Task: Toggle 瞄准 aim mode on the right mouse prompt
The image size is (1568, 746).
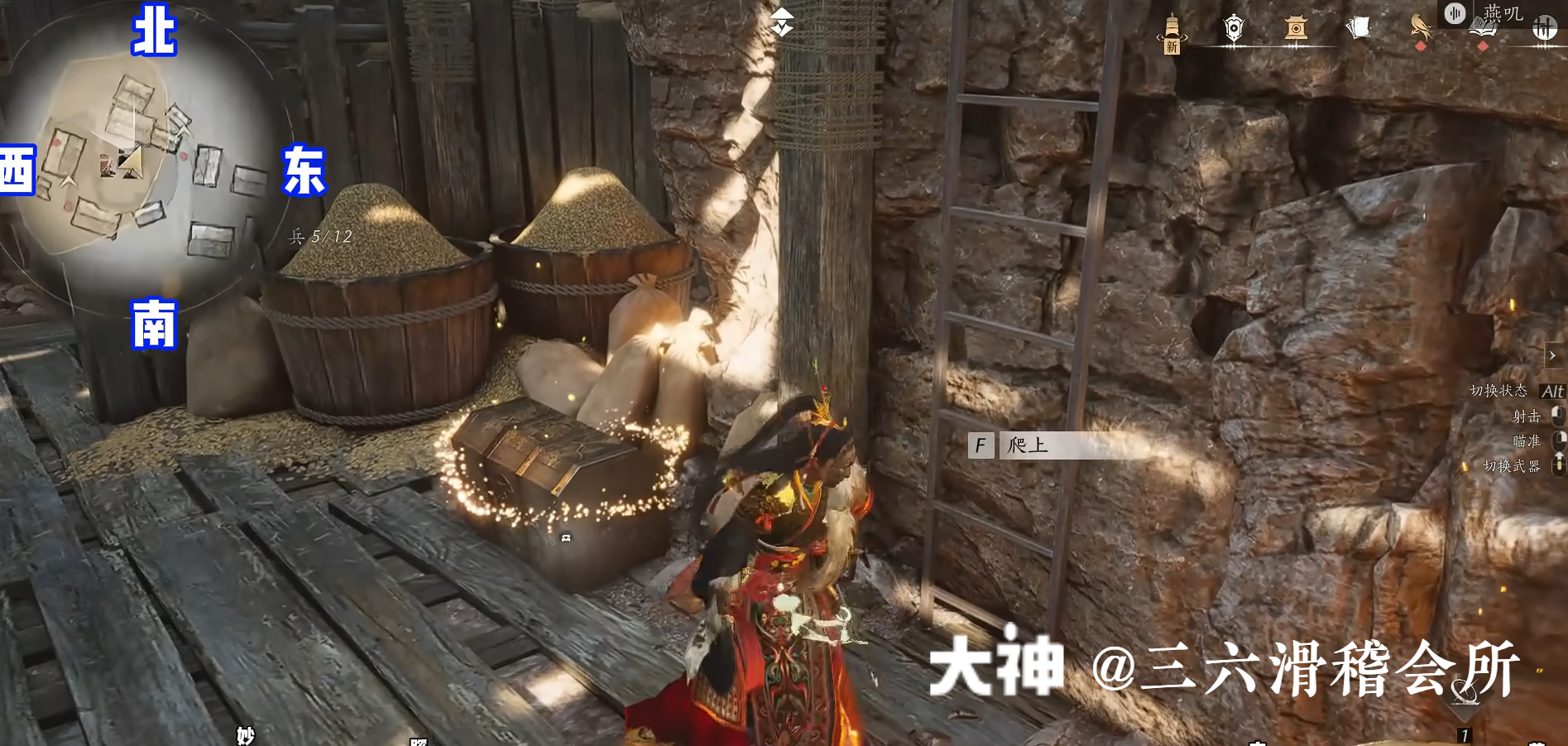Action: (x=1558, y=441)
